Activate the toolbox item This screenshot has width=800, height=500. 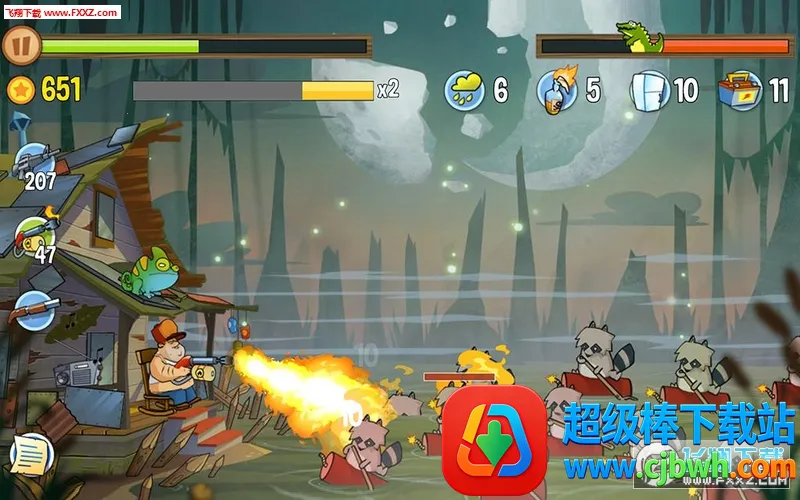coord(740,90)
